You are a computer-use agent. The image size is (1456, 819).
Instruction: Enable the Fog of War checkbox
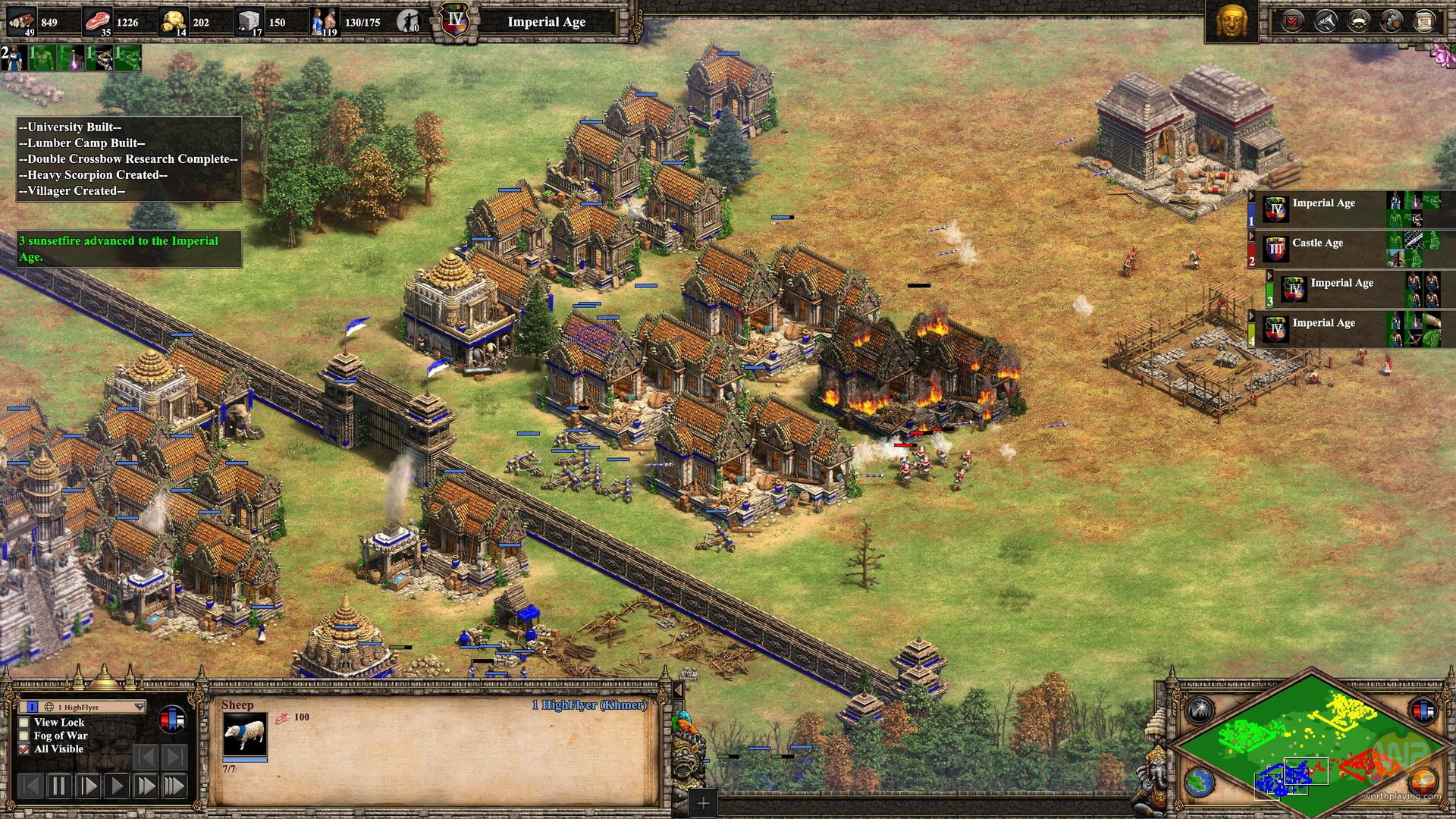coord(25,736)
